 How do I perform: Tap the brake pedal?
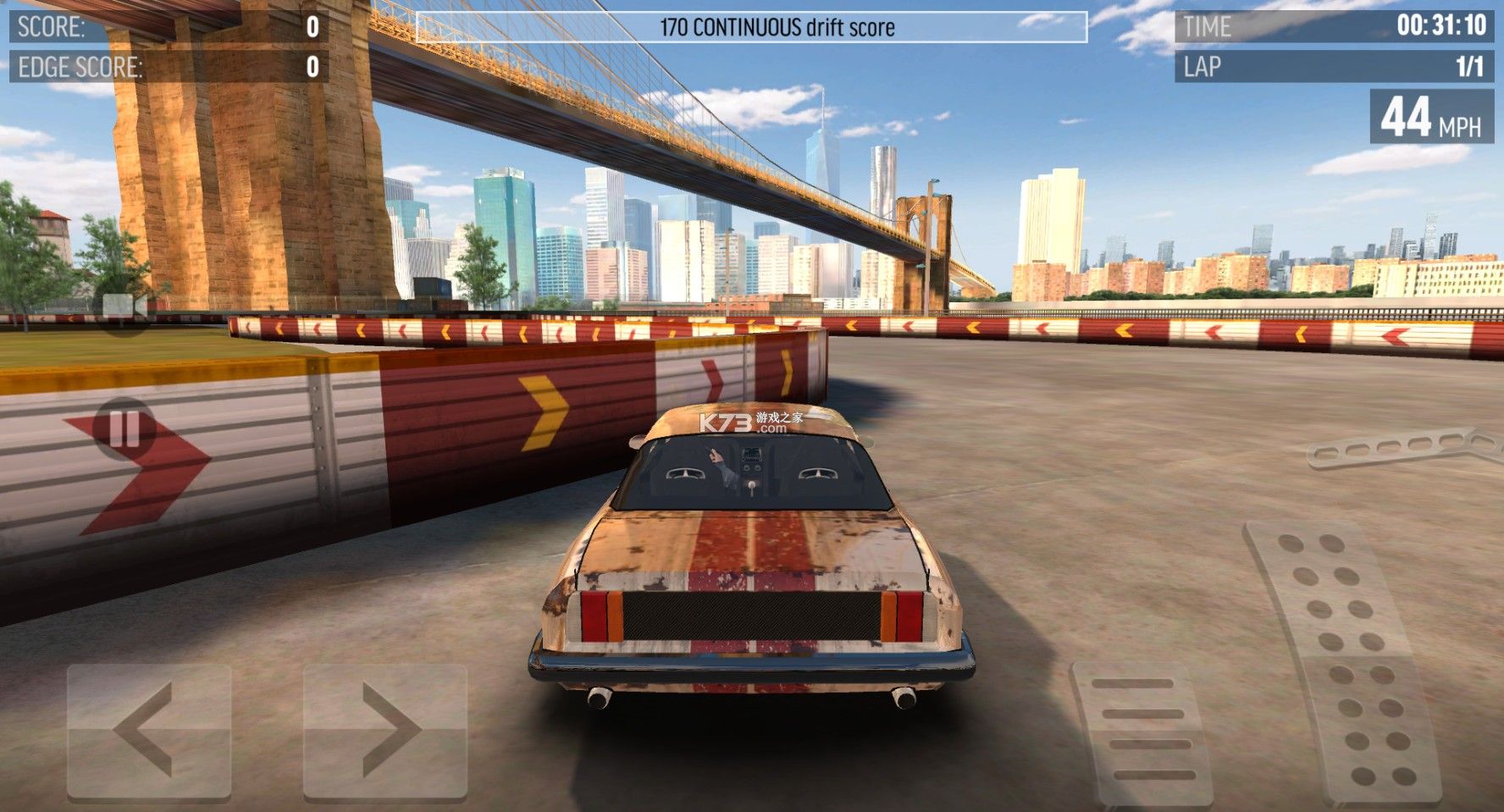[x=1143, y=733]
